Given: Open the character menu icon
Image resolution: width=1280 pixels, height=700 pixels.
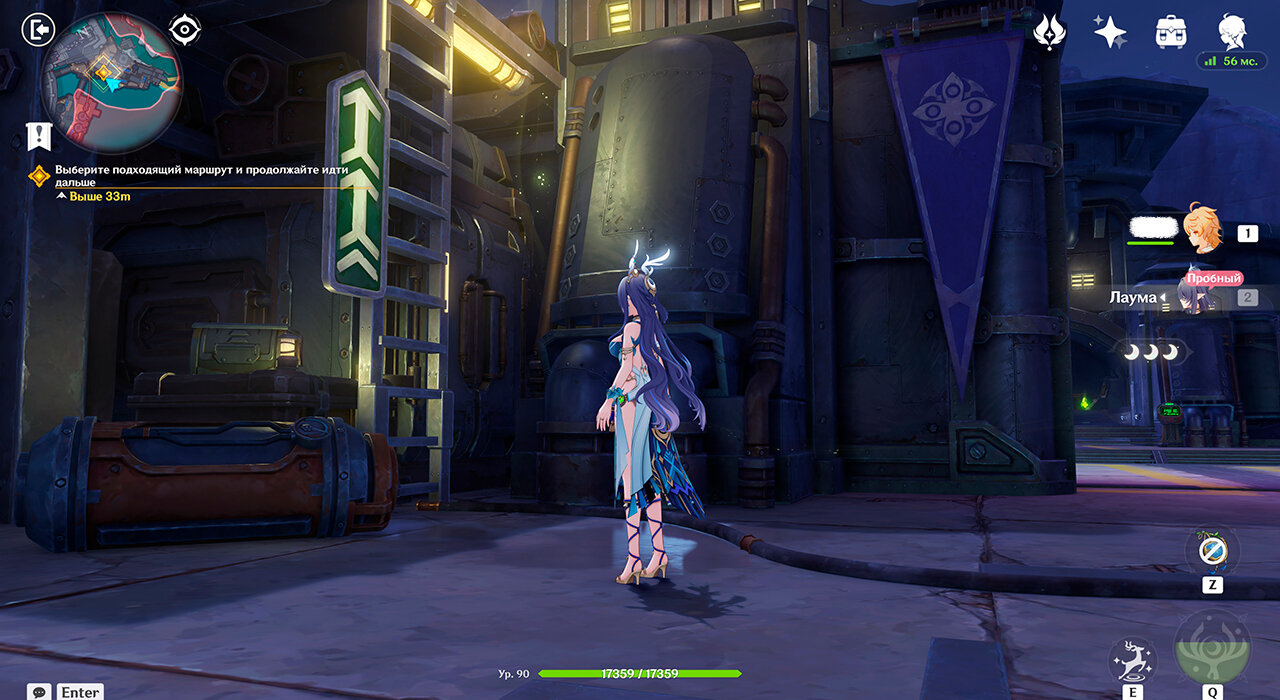Looking at the screenshot, I should tap(1231, 31).
